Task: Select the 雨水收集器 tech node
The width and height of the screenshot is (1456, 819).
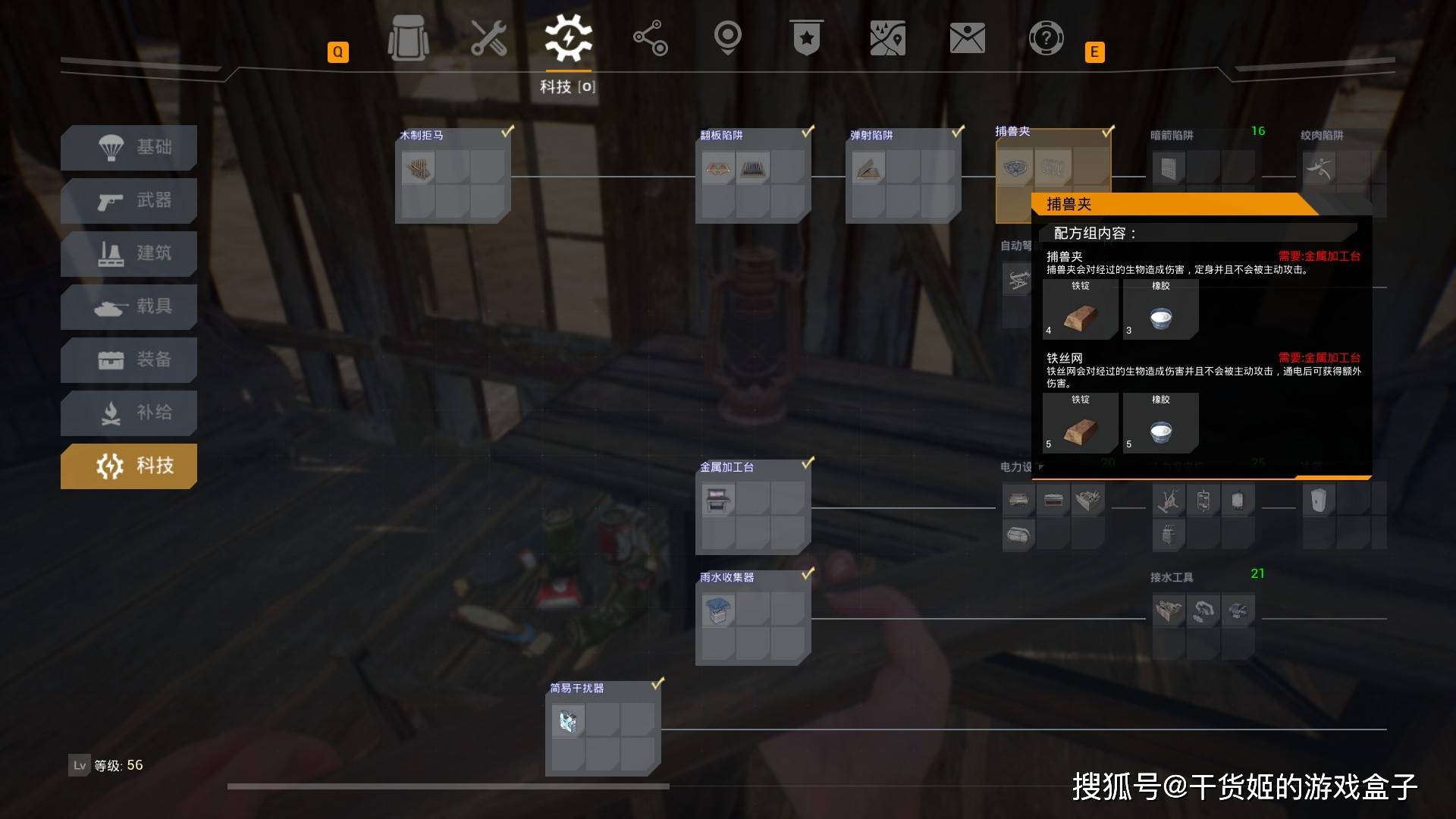Action: tap(753, 619)
